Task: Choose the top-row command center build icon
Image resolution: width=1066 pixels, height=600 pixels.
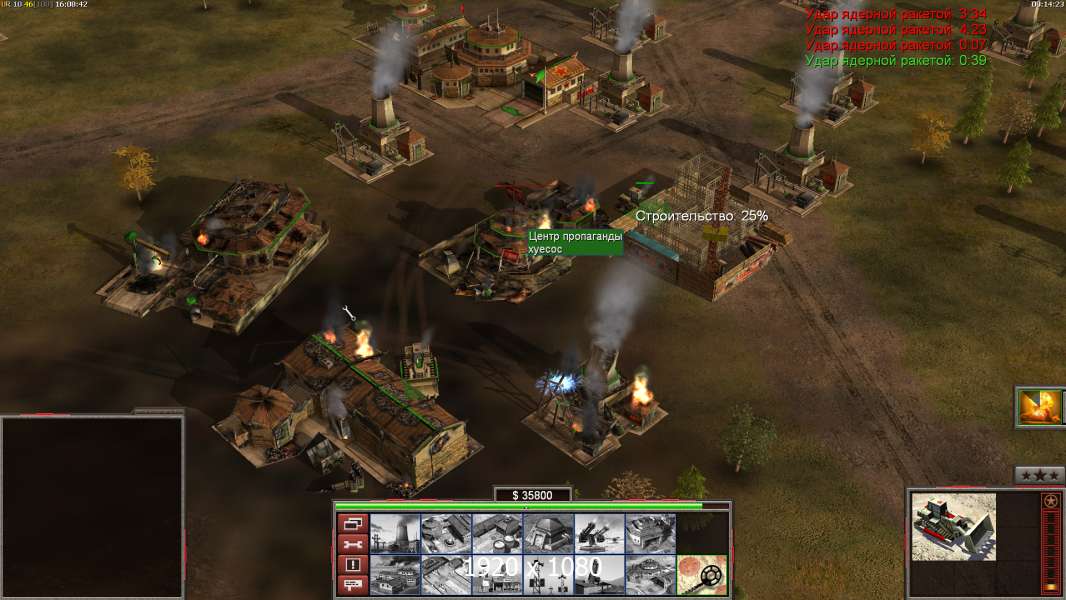Action: (650, 534)
